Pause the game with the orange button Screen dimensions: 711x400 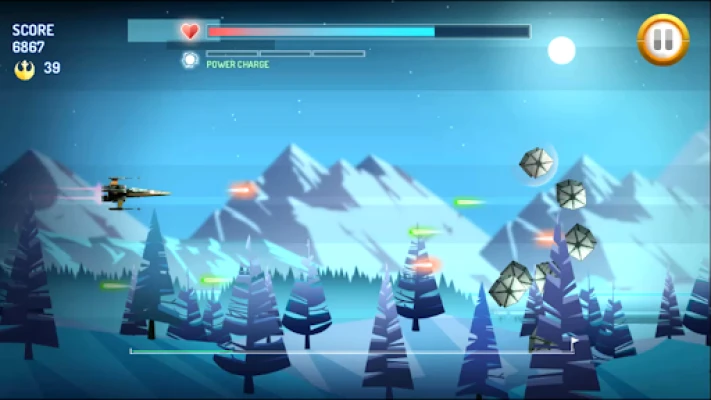tap(662, 40)
